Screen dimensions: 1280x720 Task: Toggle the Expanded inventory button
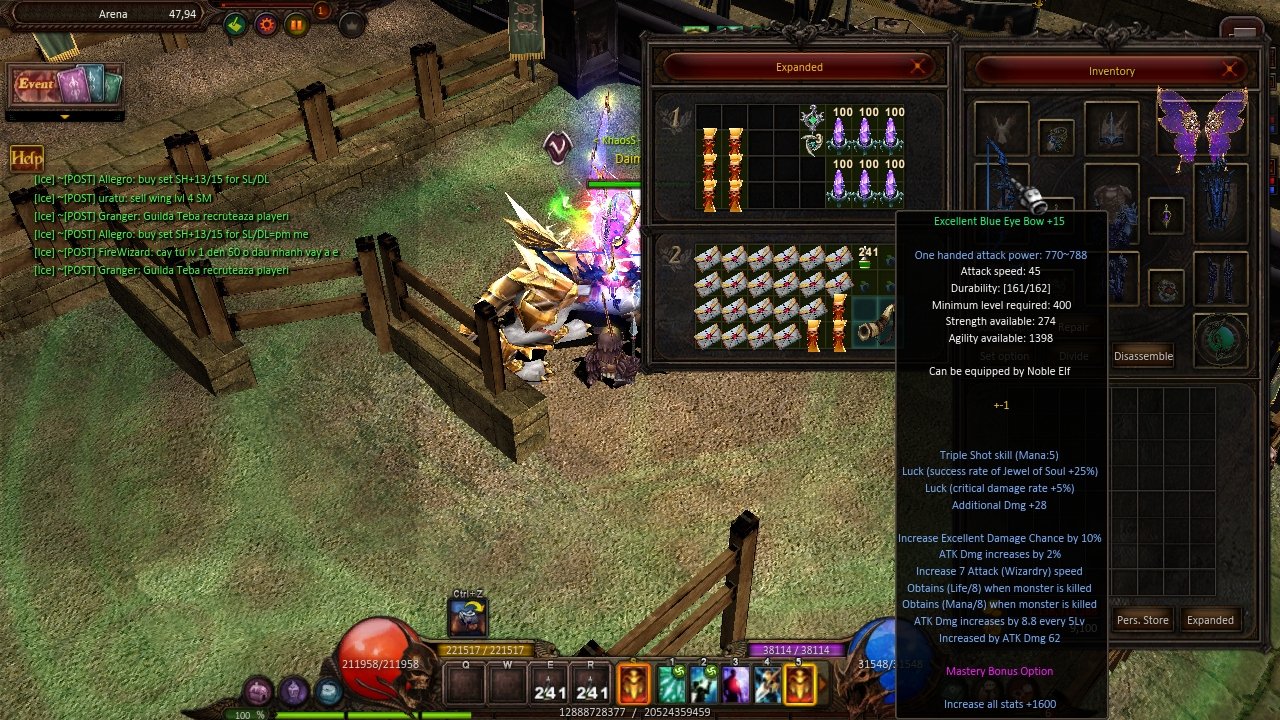[1210, 620]
